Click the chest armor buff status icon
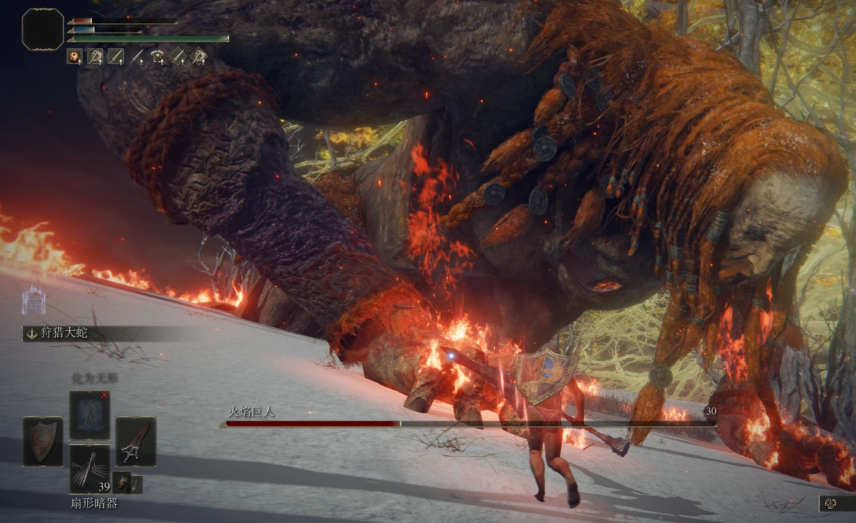Image resolution: width=856 pixels, height=523 pixels. pos(158,57)
